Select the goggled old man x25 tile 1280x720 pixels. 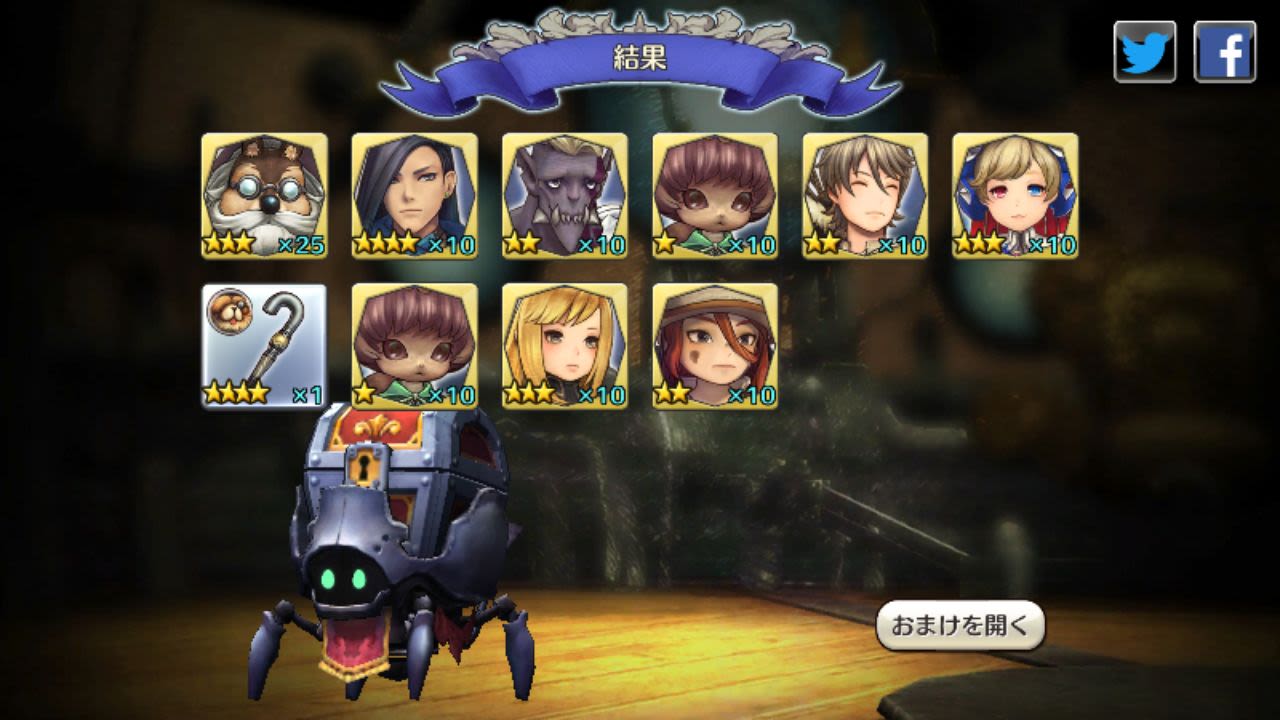click(264, 196)
